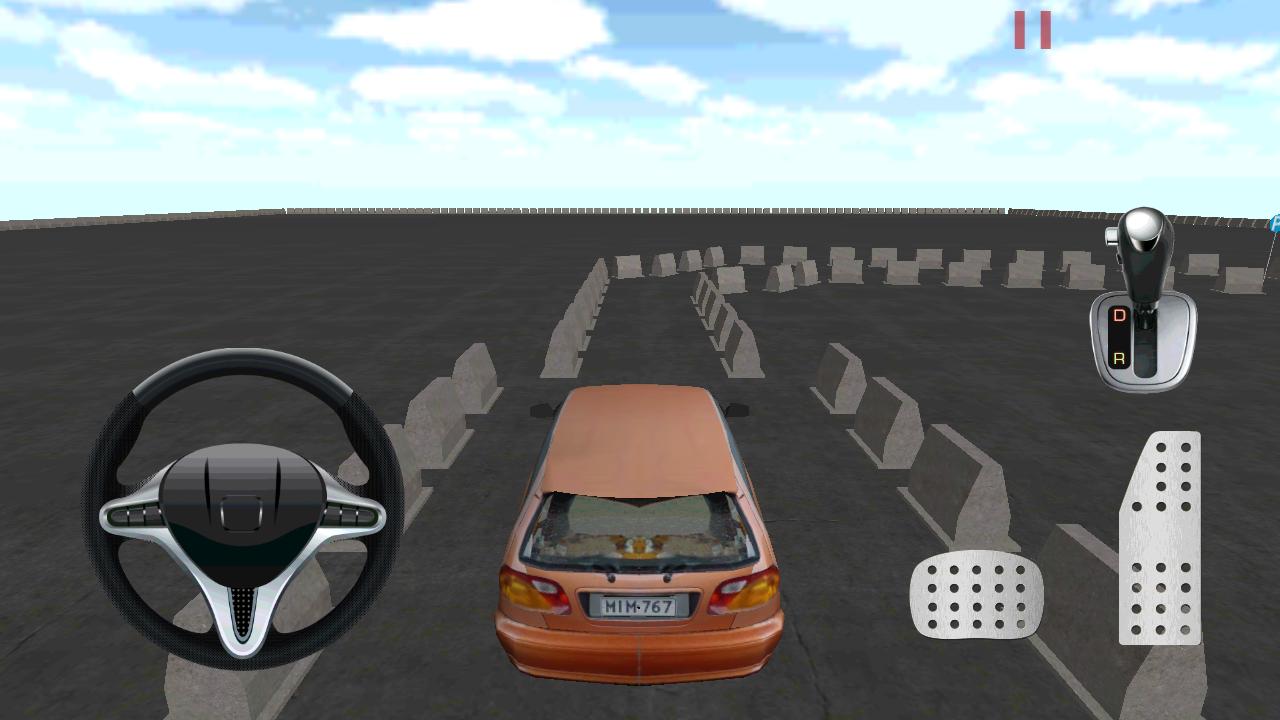Select the blue parking sign flag

point(1273,224)
